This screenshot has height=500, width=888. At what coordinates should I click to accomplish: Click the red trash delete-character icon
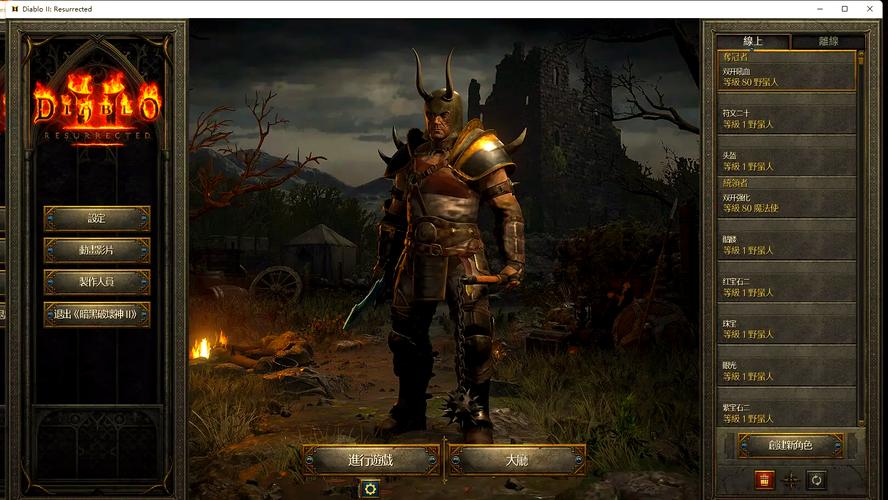tap(764, 480)
